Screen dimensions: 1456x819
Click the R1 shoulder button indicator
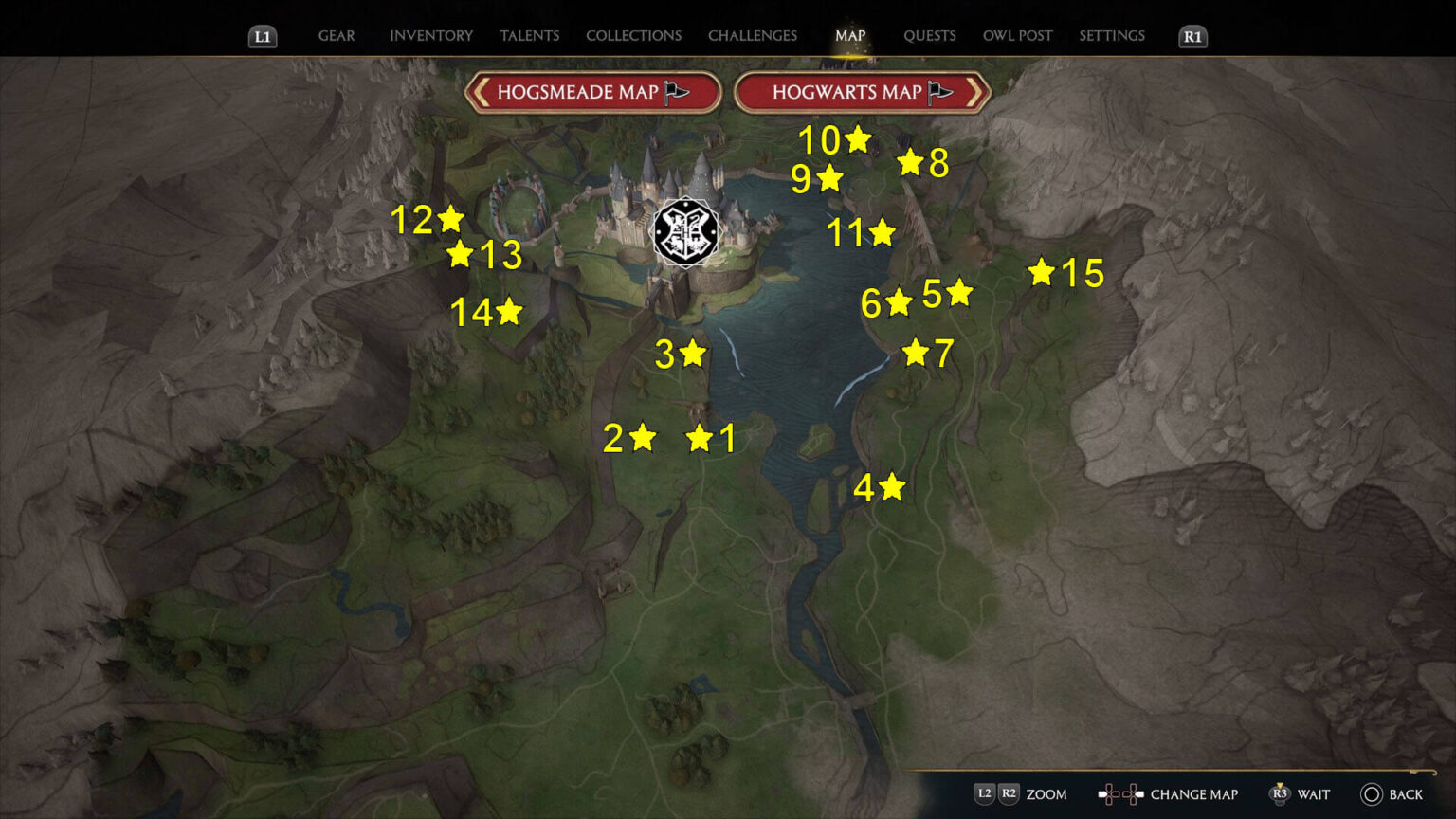(x=1192, y=38)
